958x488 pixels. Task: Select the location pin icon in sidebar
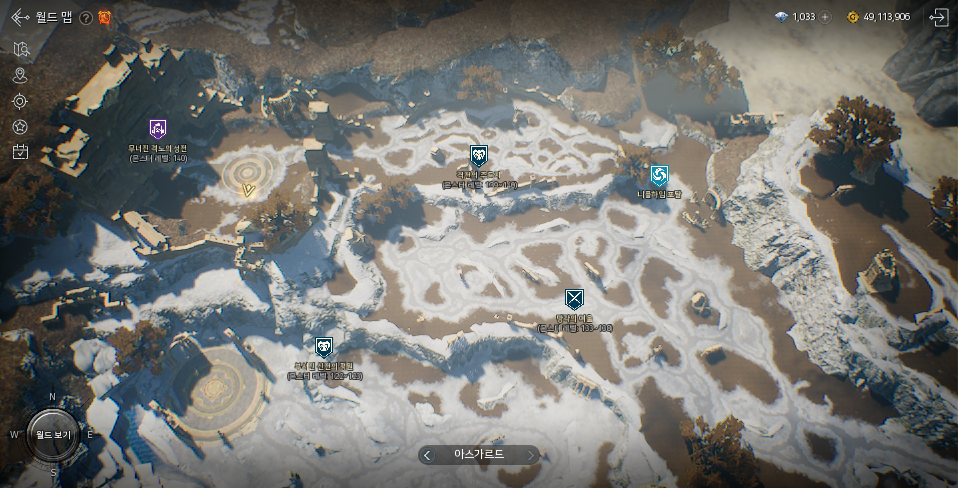[x=20, y=75]
